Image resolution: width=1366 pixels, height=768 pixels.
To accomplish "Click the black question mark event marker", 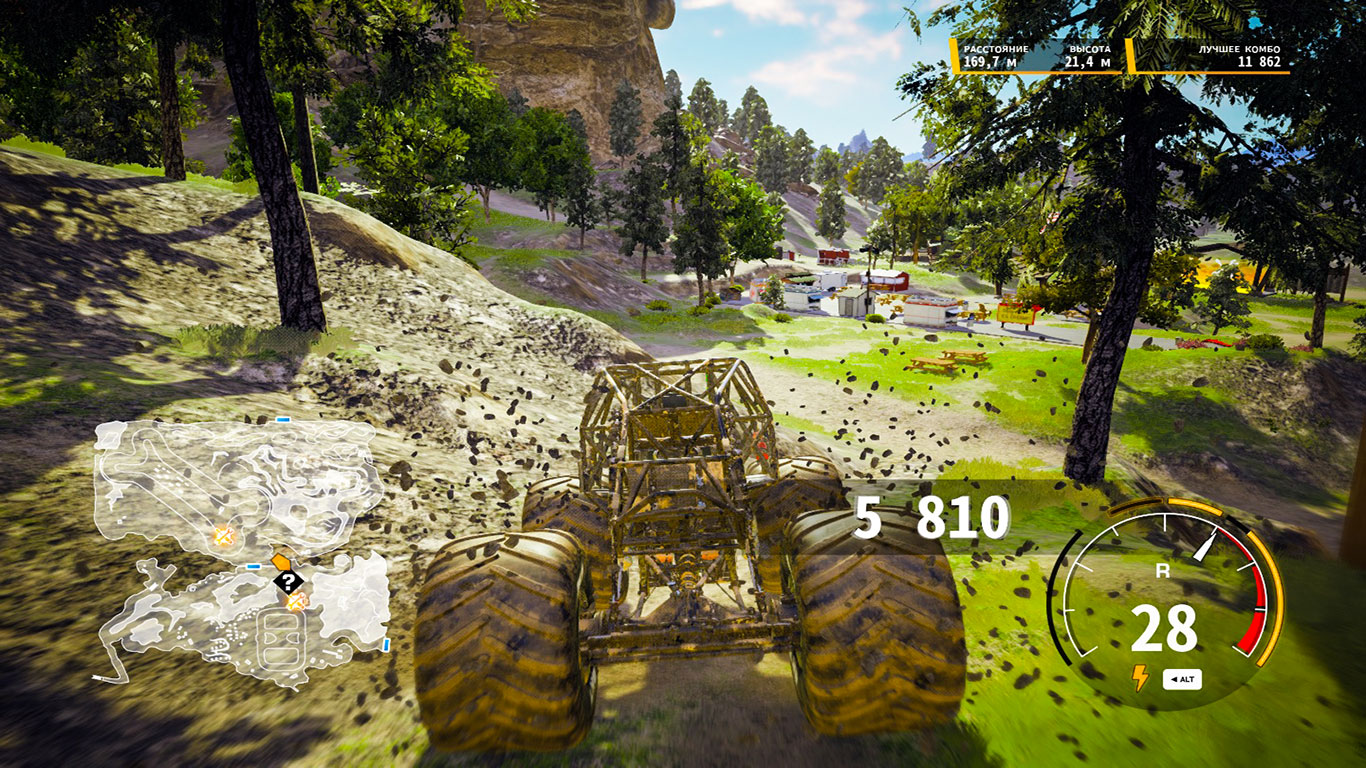I will coord(287,580).
